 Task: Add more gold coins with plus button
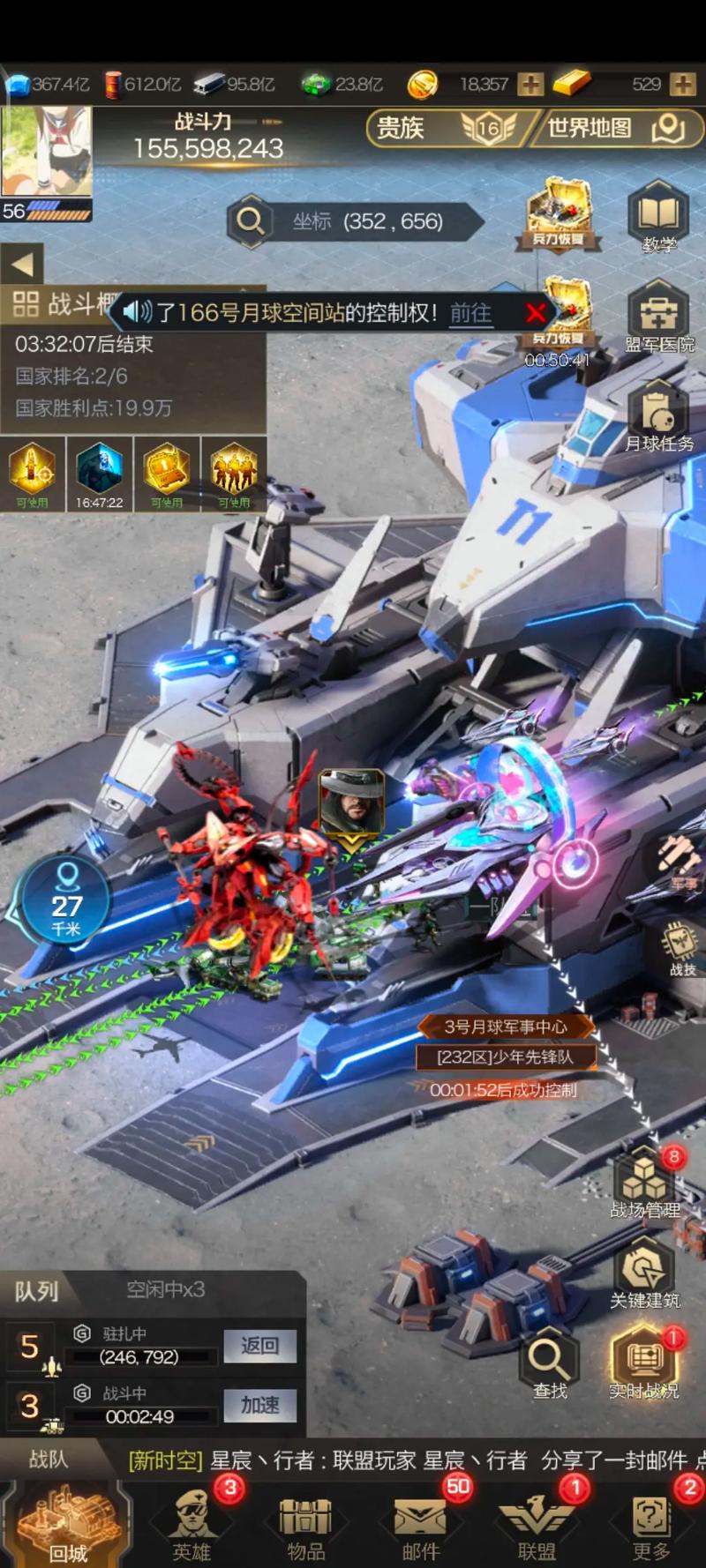(x=530, y=85)
